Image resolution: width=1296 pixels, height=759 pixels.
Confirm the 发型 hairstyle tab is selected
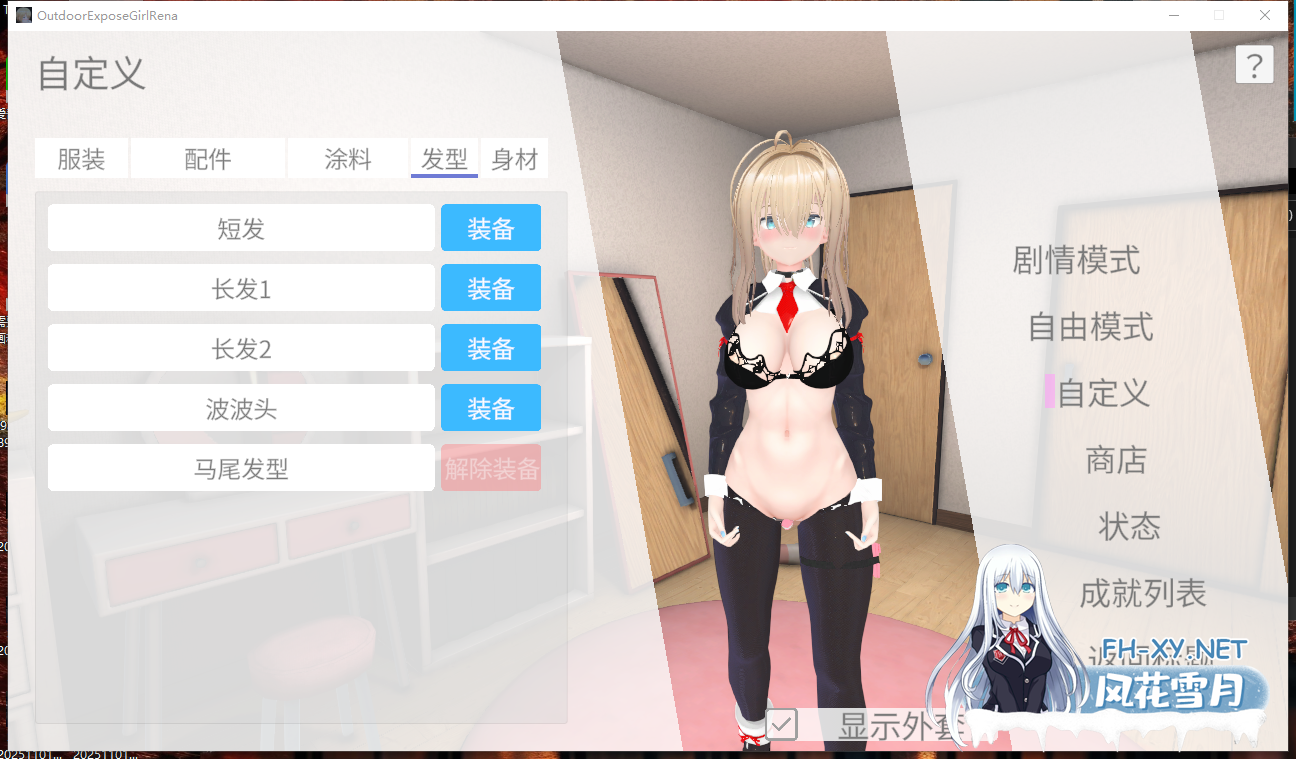[x=444, y=157]
